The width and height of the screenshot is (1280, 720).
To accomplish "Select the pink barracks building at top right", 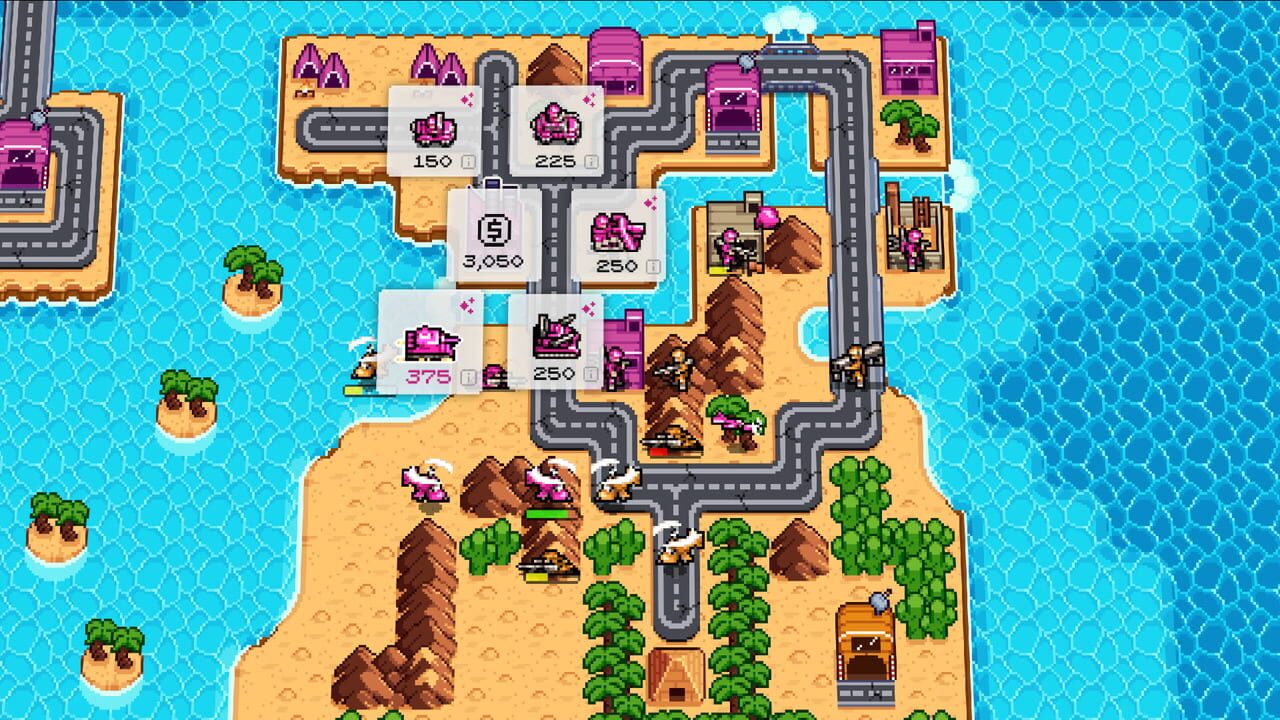I will [x=909, y=63].
